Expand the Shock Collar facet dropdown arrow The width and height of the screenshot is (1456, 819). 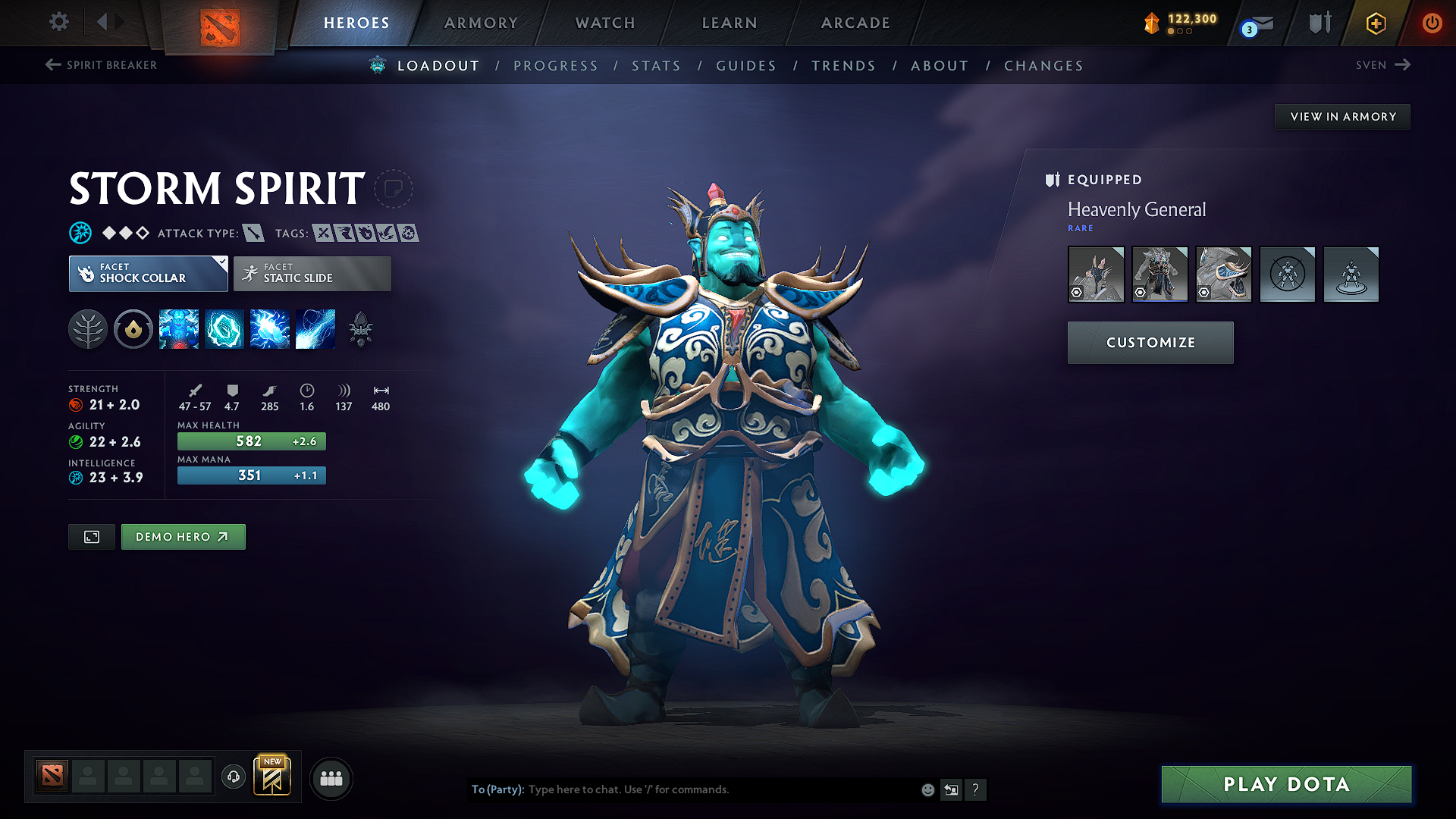[221, 262]
